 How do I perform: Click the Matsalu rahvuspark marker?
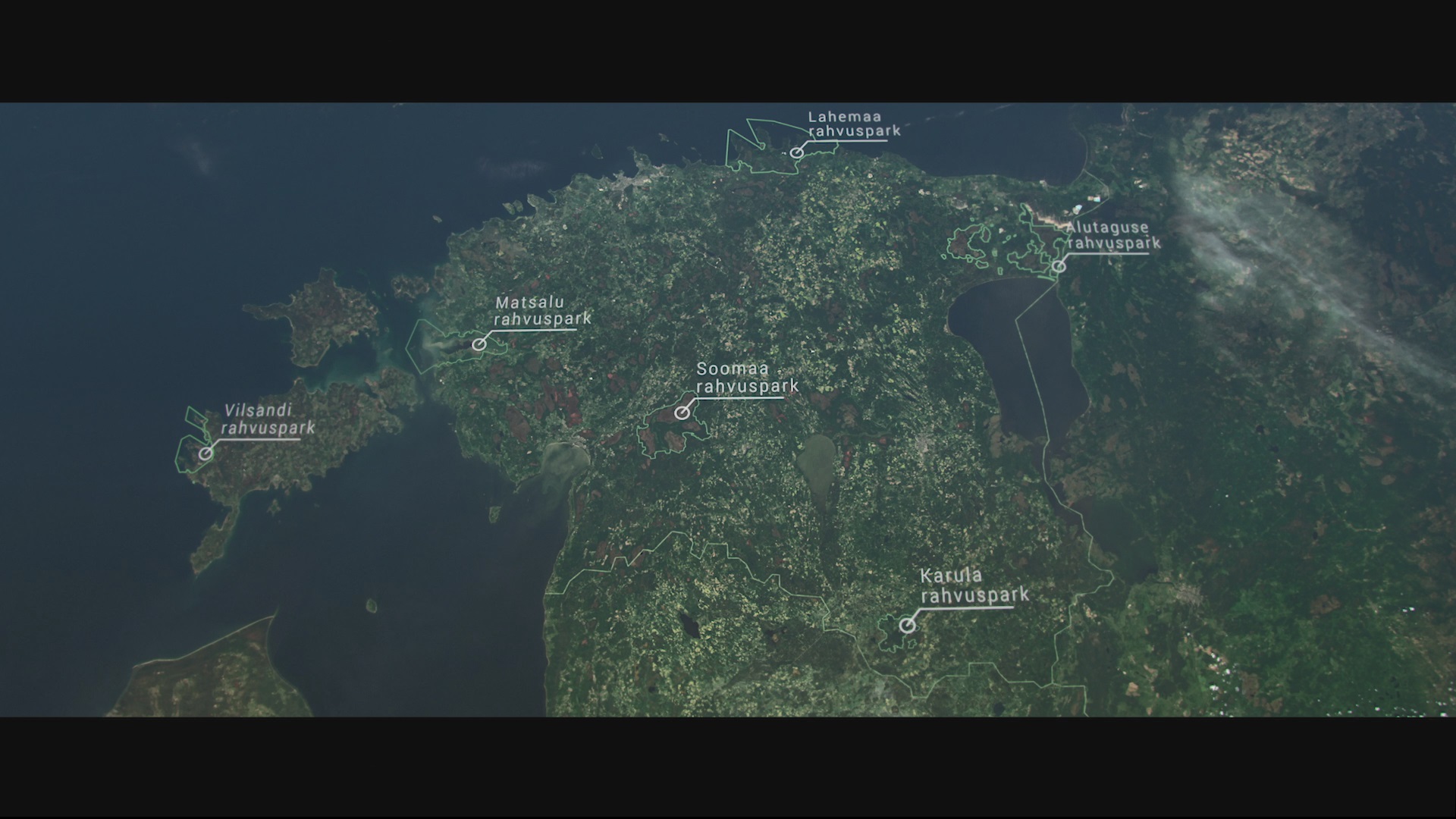click(479, 344)
